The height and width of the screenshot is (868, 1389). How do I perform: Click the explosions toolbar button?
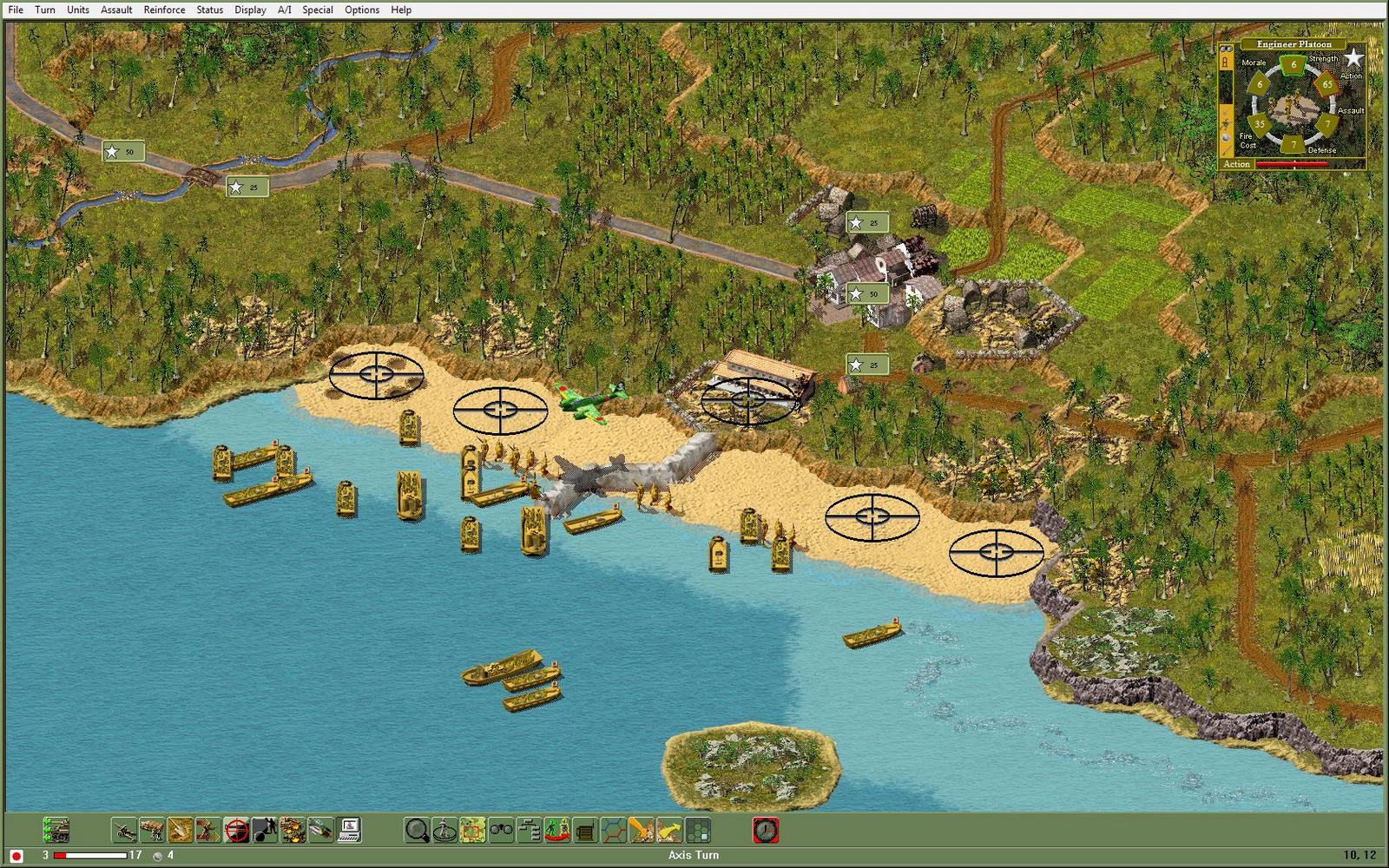coord(293,831)
